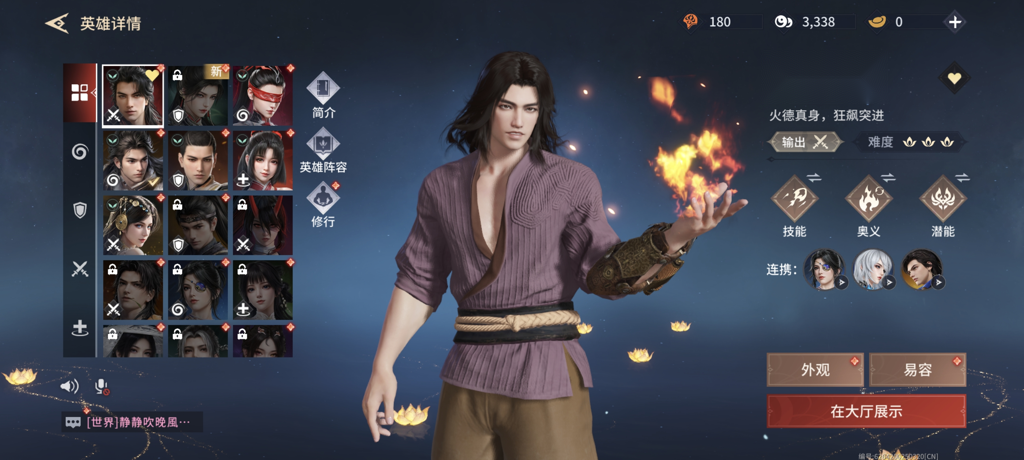Click the 外观 appearance button
1024x460 pixels.
tap(815, 370)
